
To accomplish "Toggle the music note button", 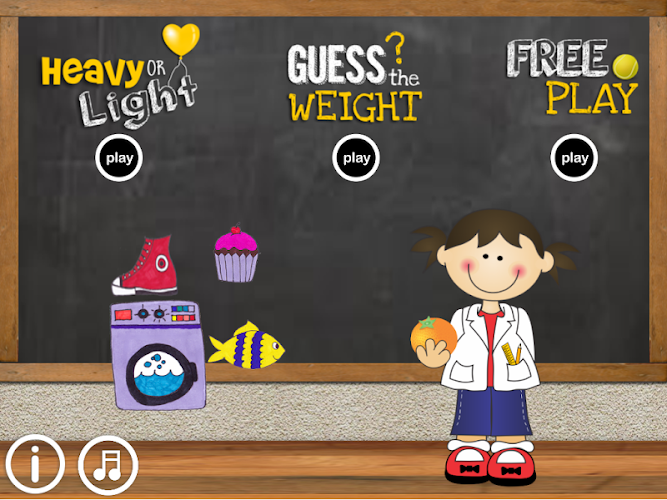I will 108,464.
